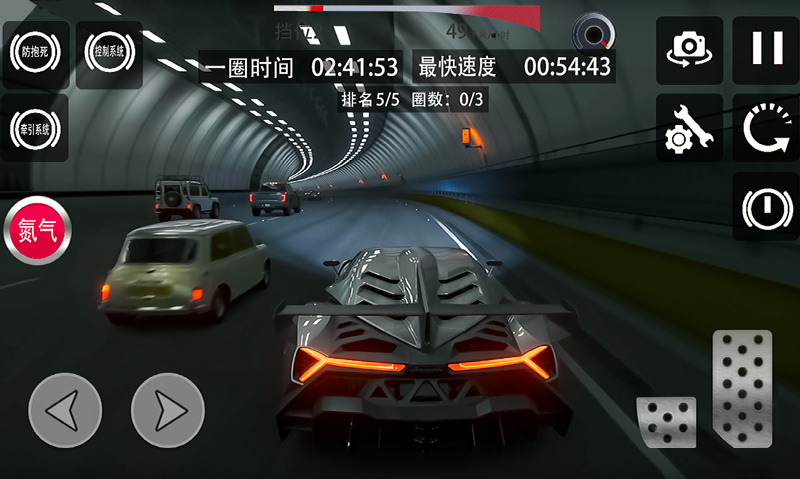Tap the tall accelerator pedal

point(742,388)
